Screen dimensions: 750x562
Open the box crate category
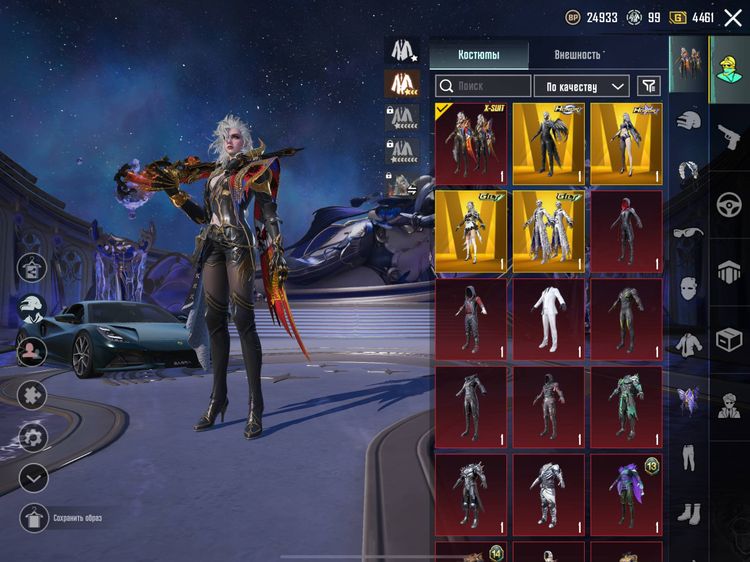(x=729, y=340)
